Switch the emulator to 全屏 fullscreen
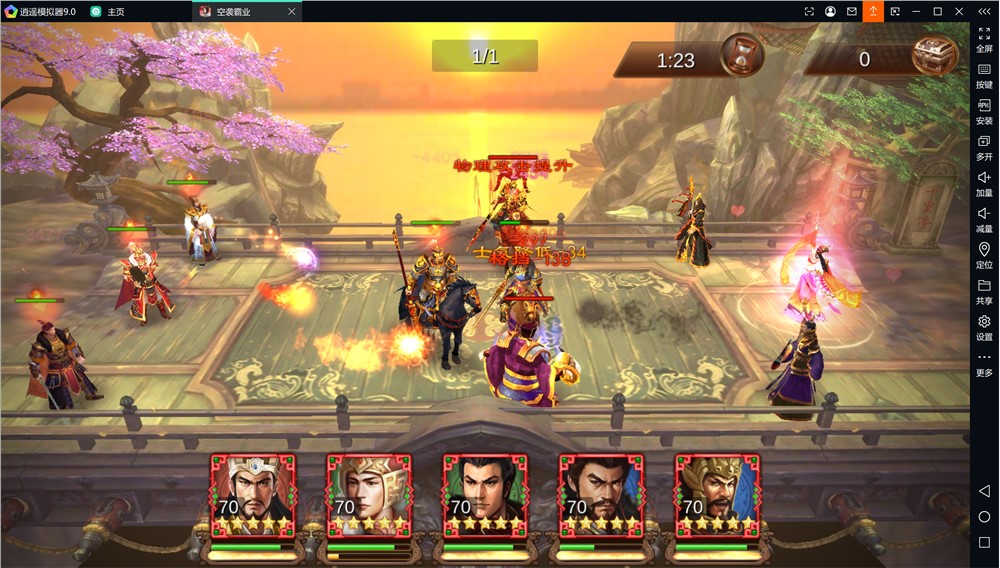Screen dimensions: 1000x568 click(984, 38)
